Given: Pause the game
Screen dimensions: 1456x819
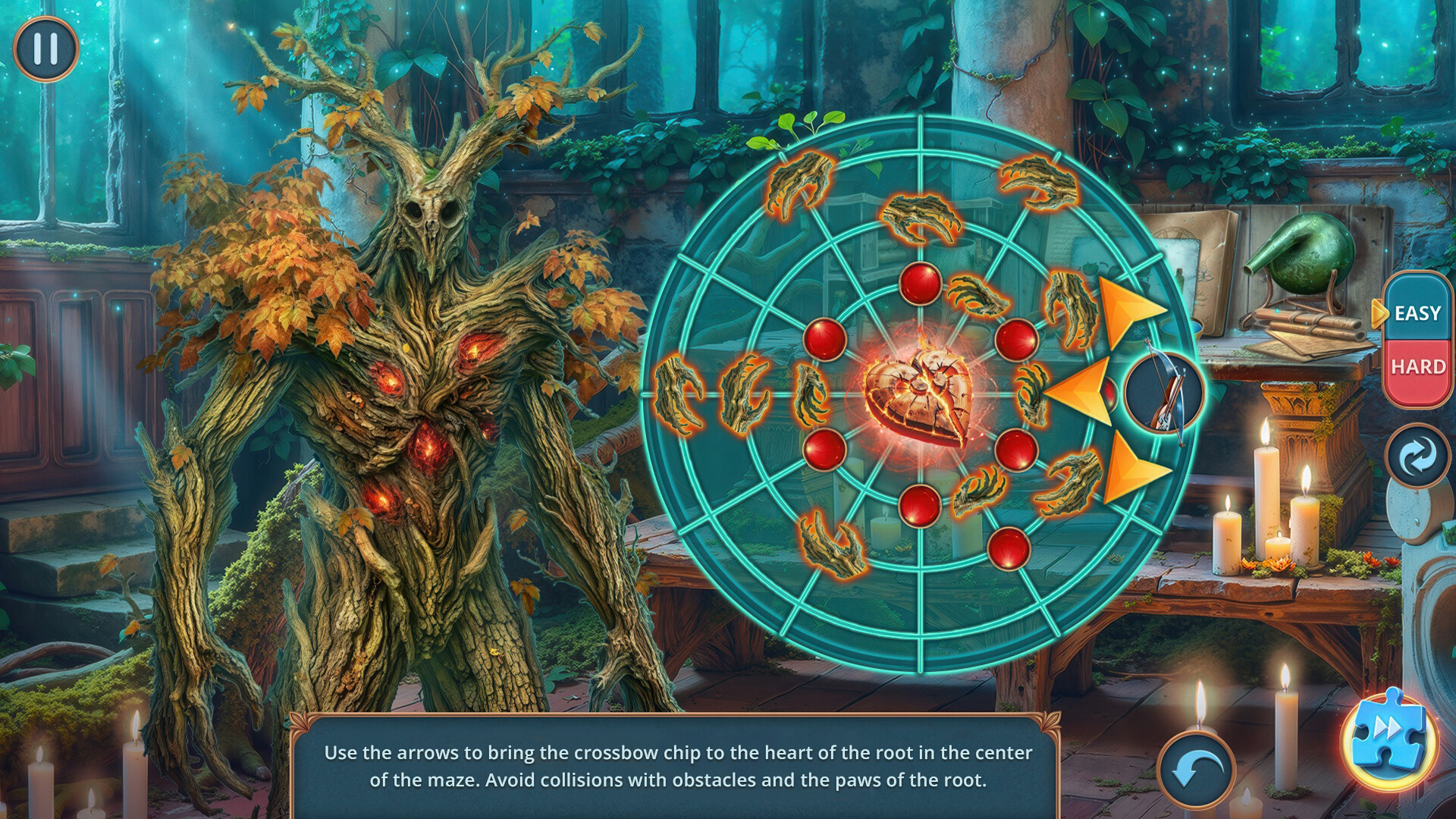Looking at the screenshot, I should coord(45,49).
